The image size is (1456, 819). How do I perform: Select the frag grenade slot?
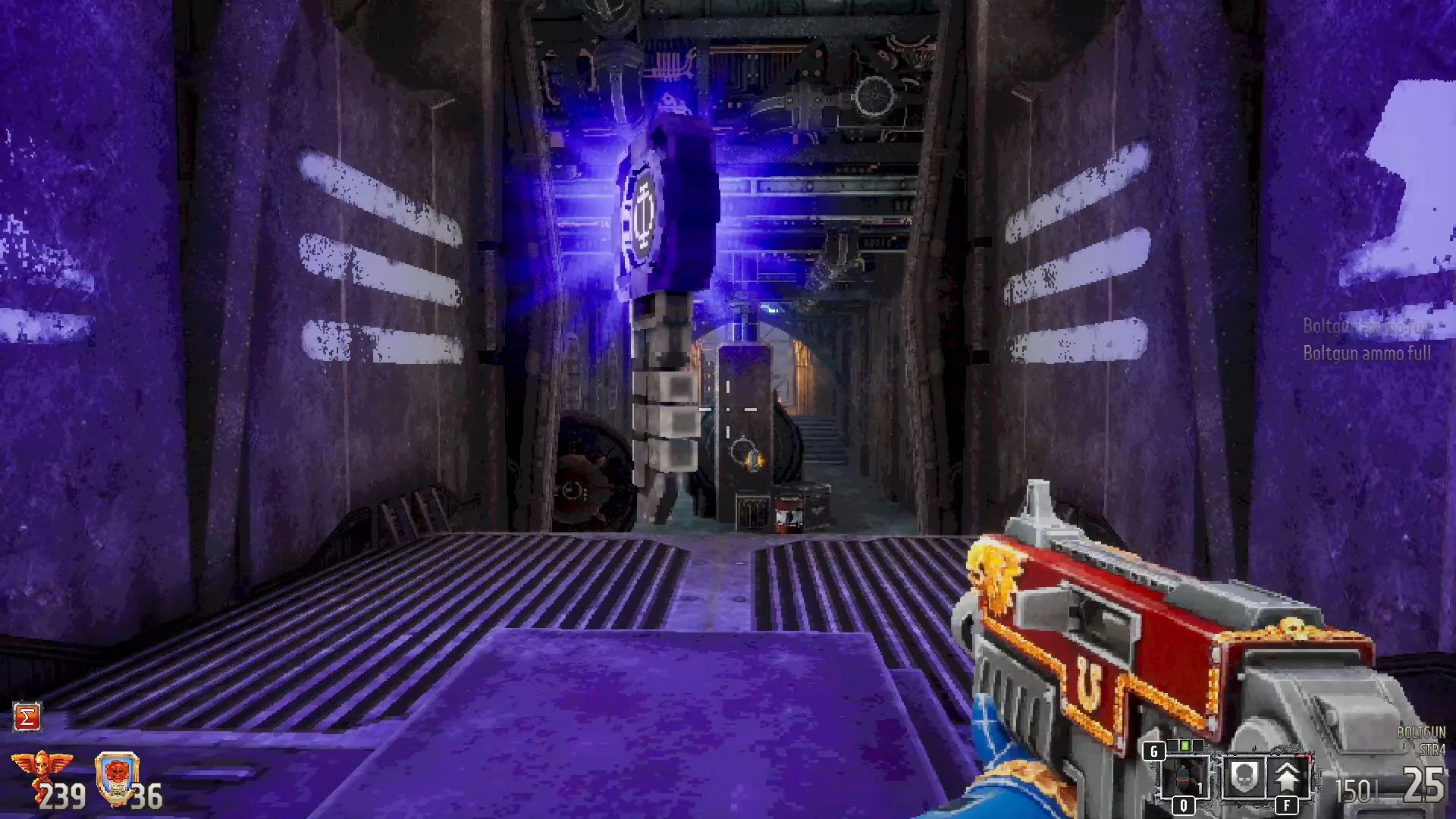tap(1183, 777)
